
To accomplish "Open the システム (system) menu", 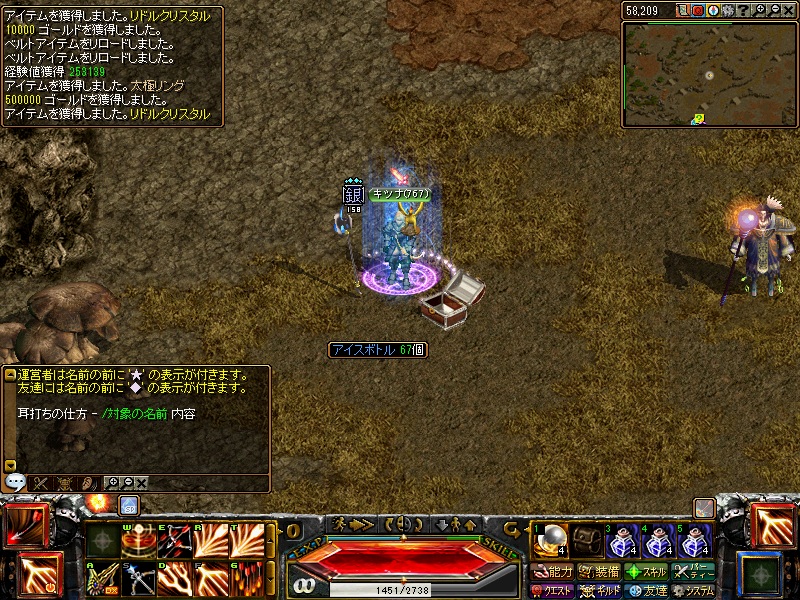I will tap(692, 591).
